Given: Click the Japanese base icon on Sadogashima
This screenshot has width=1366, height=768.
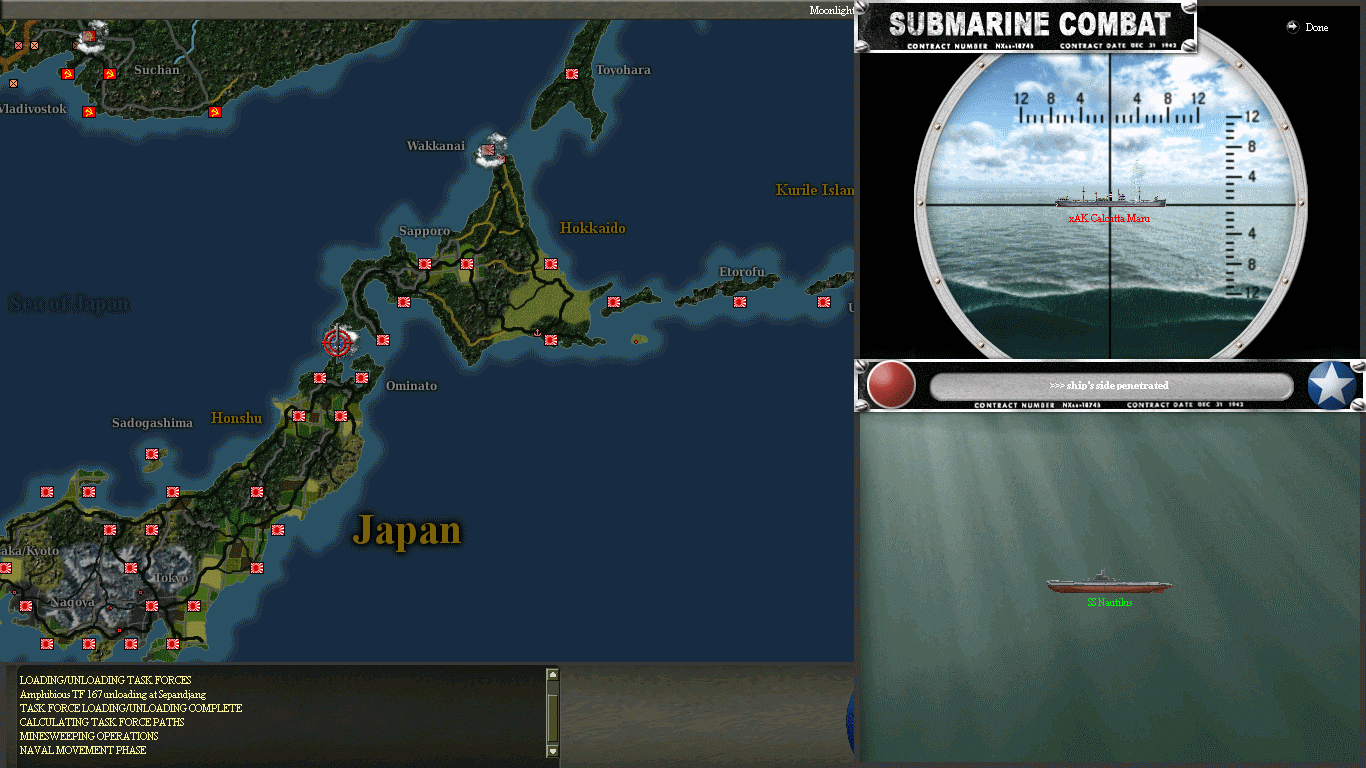Looking at the screenshot, I should pyautogui.click(x=152, y=454).
